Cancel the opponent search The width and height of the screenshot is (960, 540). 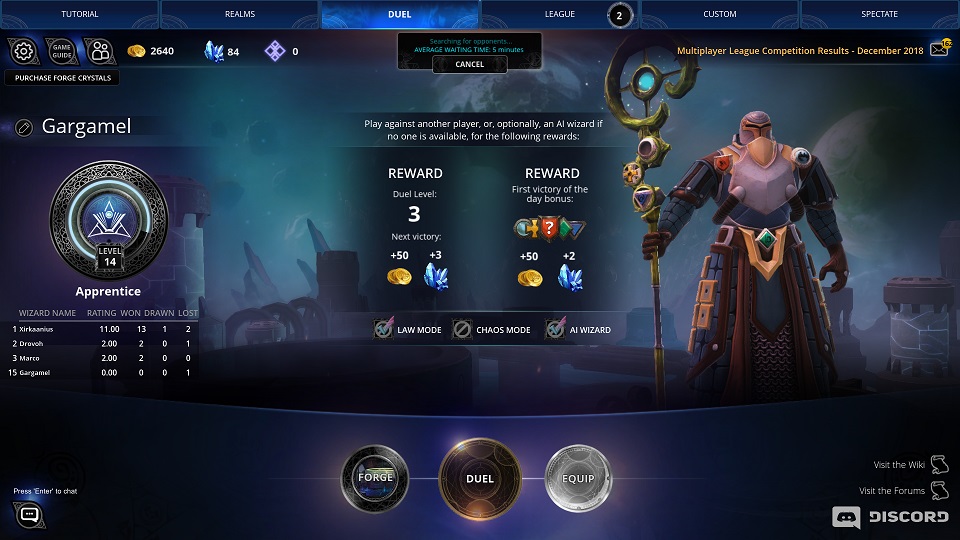[469, 64]
